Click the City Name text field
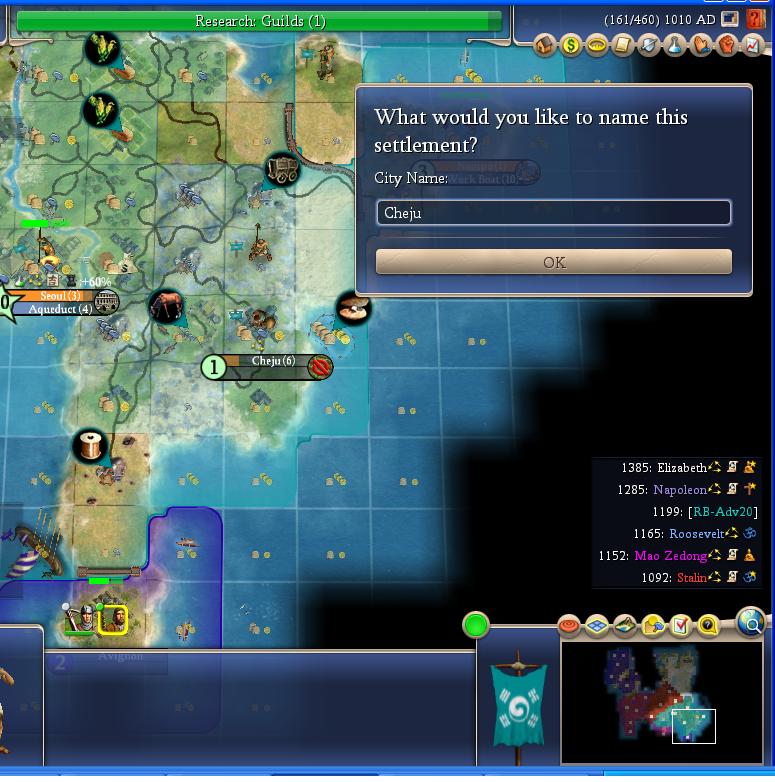Image resolution: width=775 pixels, height=782 pixels. coord(553,213)
